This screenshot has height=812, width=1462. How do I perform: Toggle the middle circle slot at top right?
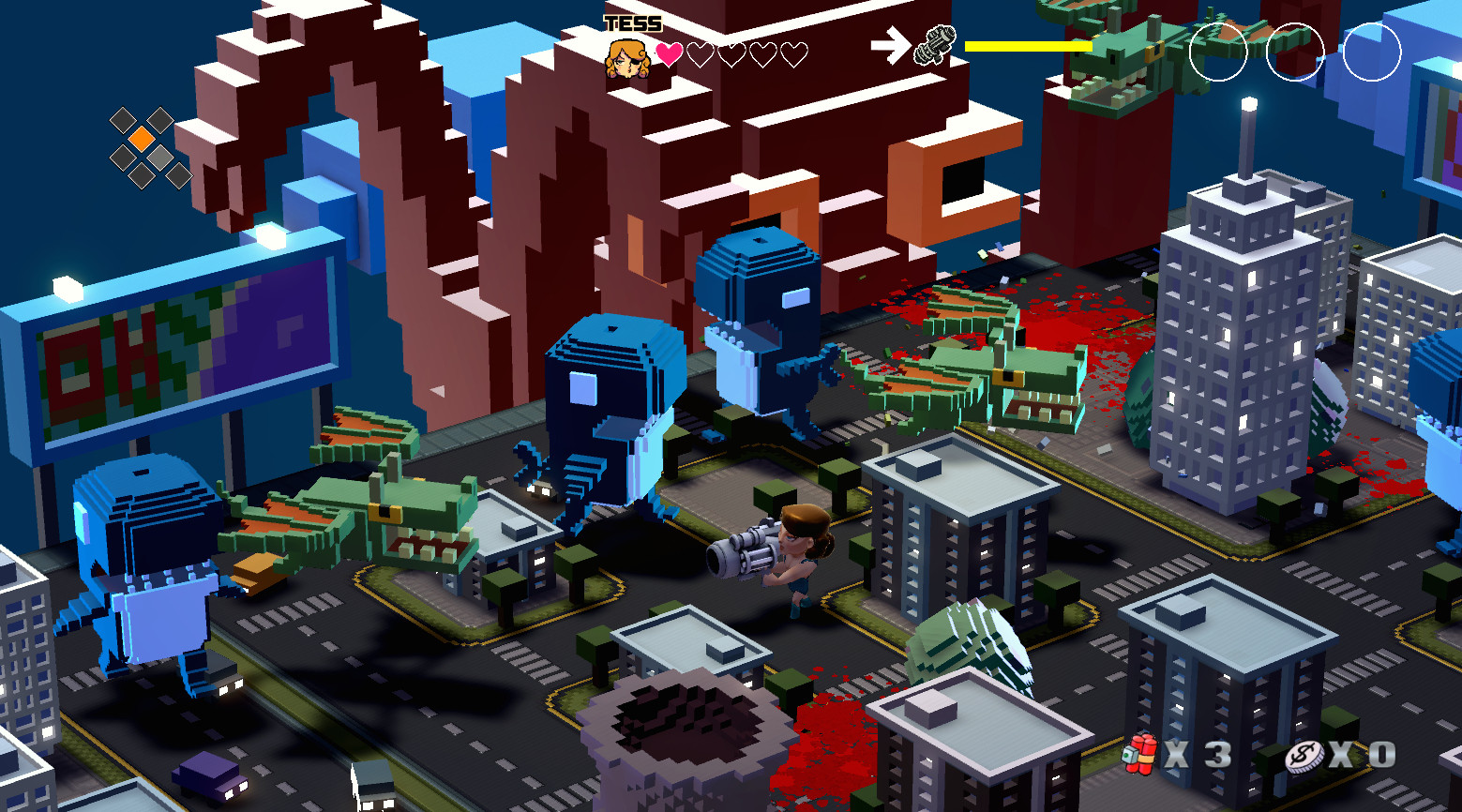click(x=1295, y=53)
